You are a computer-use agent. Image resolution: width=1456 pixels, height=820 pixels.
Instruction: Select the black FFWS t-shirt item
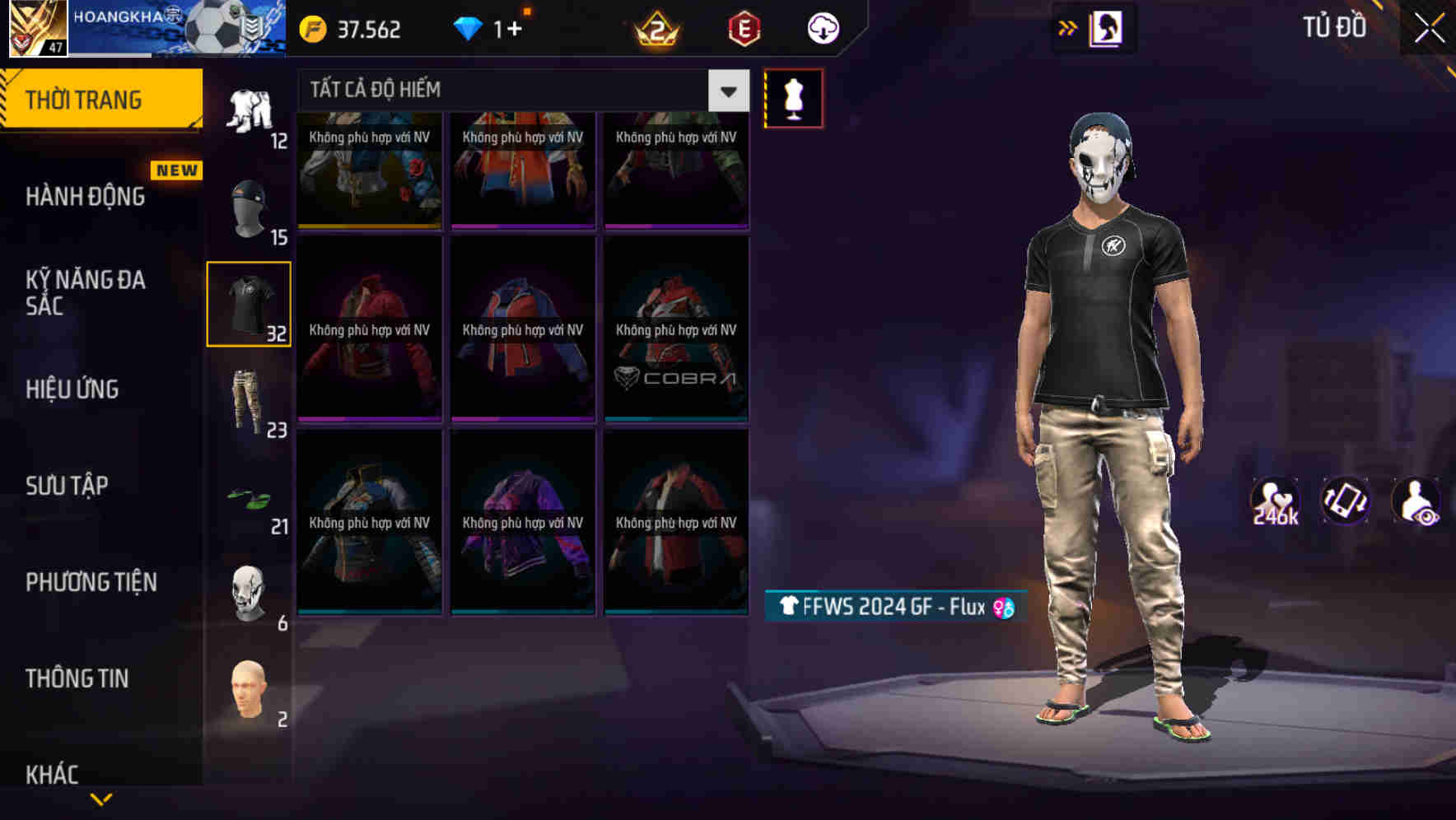(x=249, y=303)
